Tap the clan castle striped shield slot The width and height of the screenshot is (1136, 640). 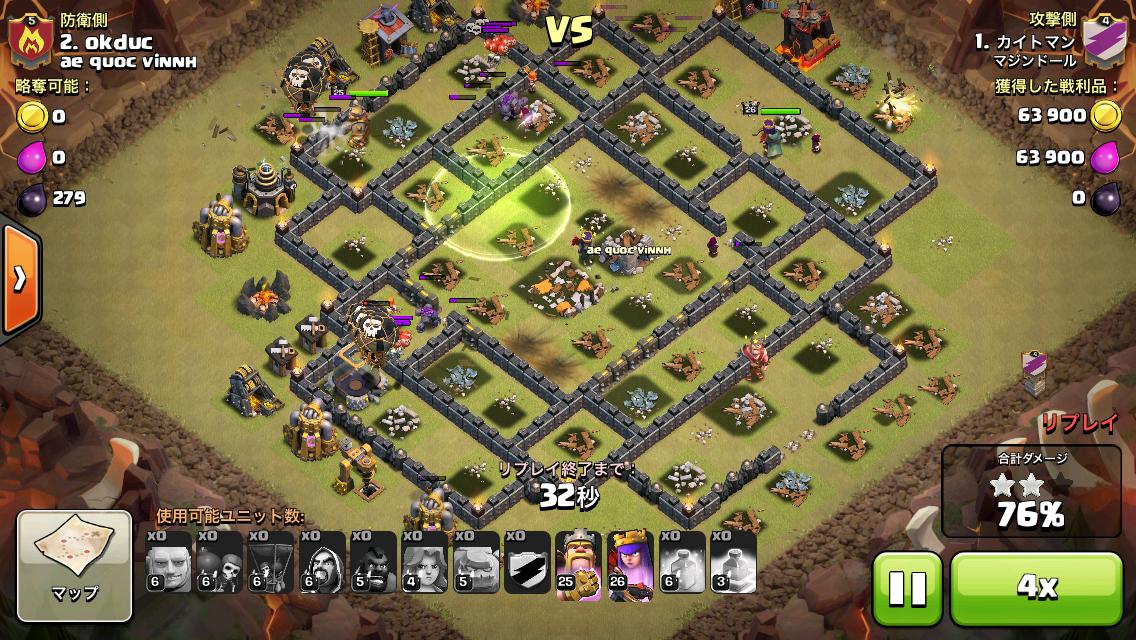pyautogui.click(x=526, y=563)
